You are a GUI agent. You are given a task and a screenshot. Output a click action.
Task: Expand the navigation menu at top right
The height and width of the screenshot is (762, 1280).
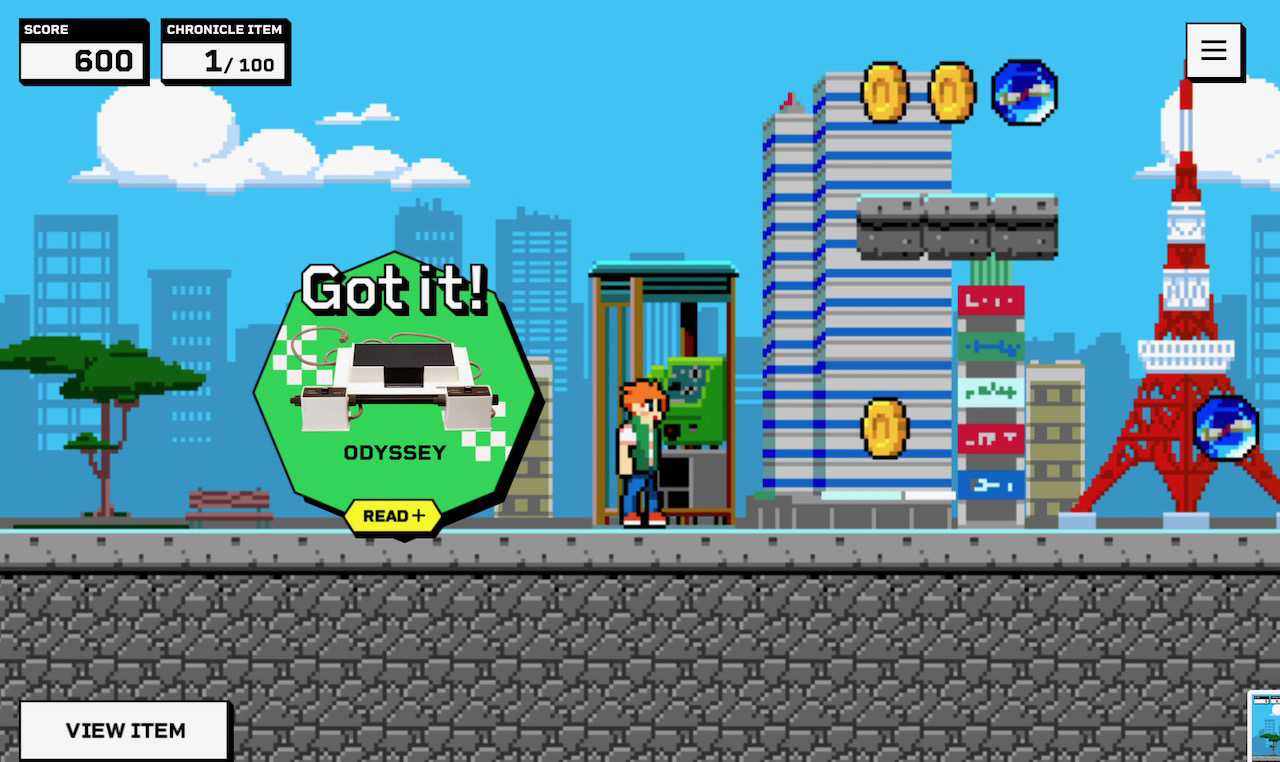coord(1214,50)
